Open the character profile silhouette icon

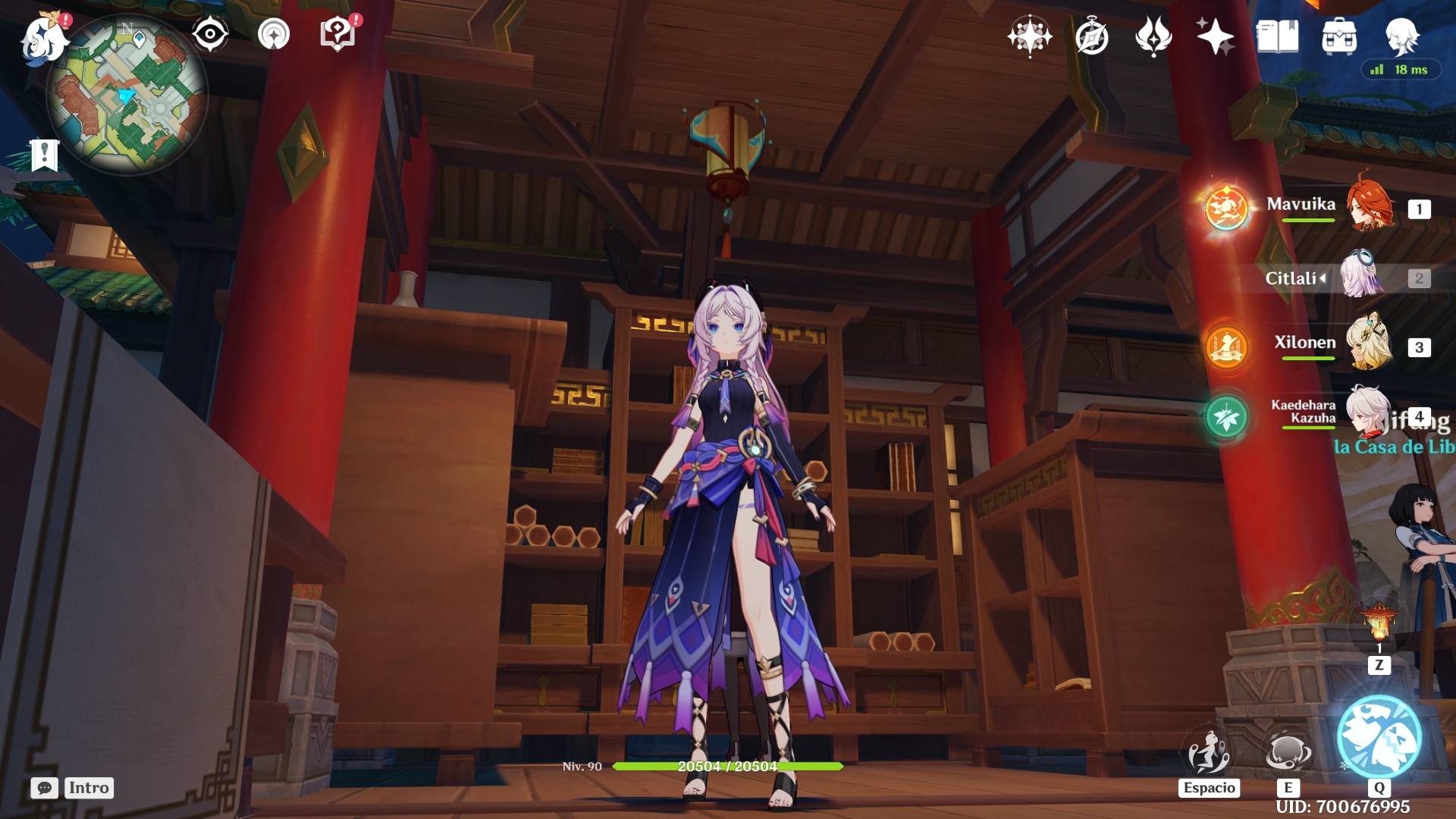(x=1401, y=36)
